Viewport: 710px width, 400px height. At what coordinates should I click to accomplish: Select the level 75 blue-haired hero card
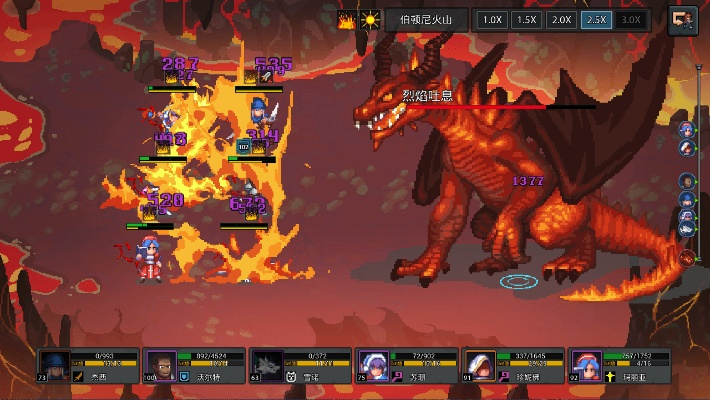(408, 365)
